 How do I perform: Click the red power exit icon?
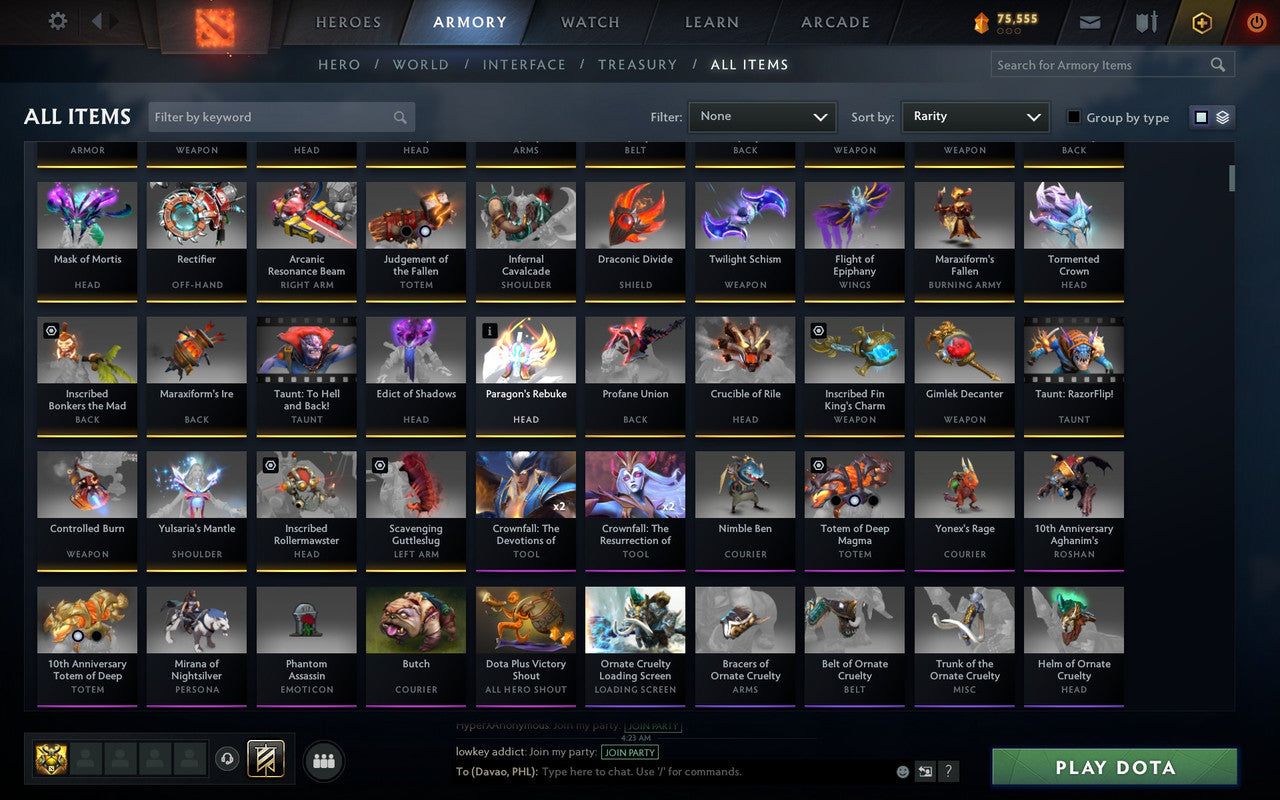click(1256, 22)
